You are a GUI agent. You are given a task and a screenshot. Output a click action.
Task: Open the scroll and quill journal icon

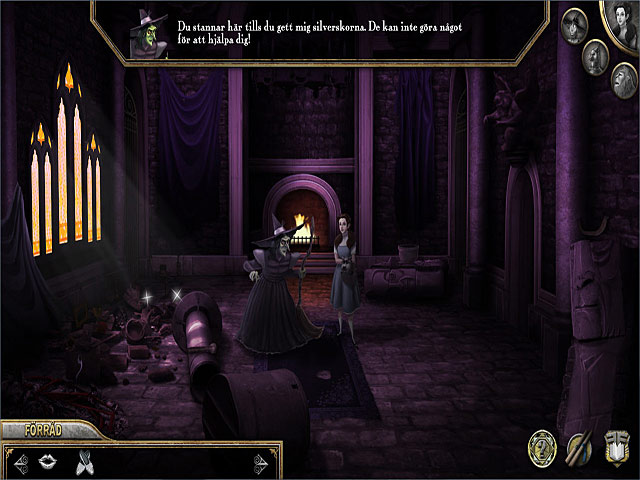(579, 448)
